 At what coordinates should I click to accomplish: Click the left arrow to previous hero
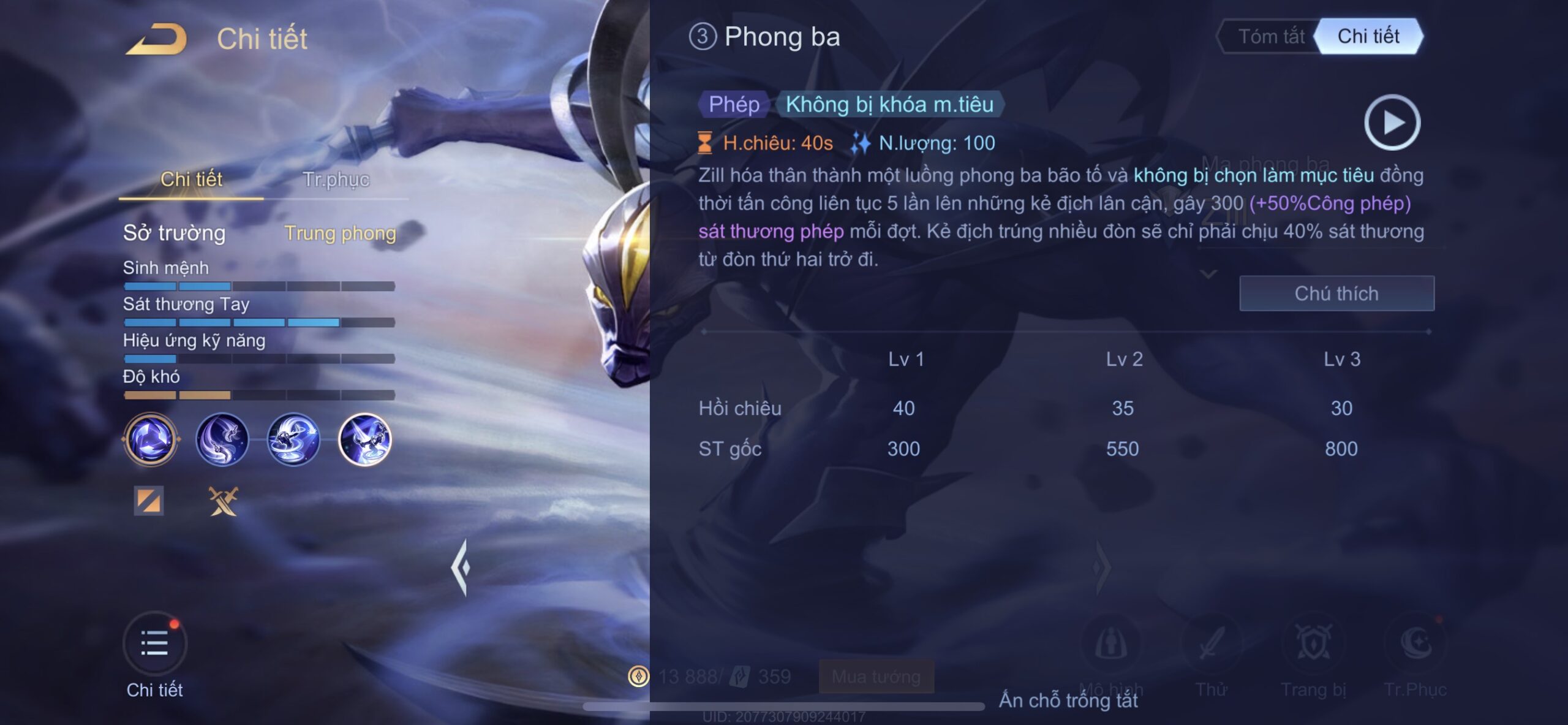point(461,567)
